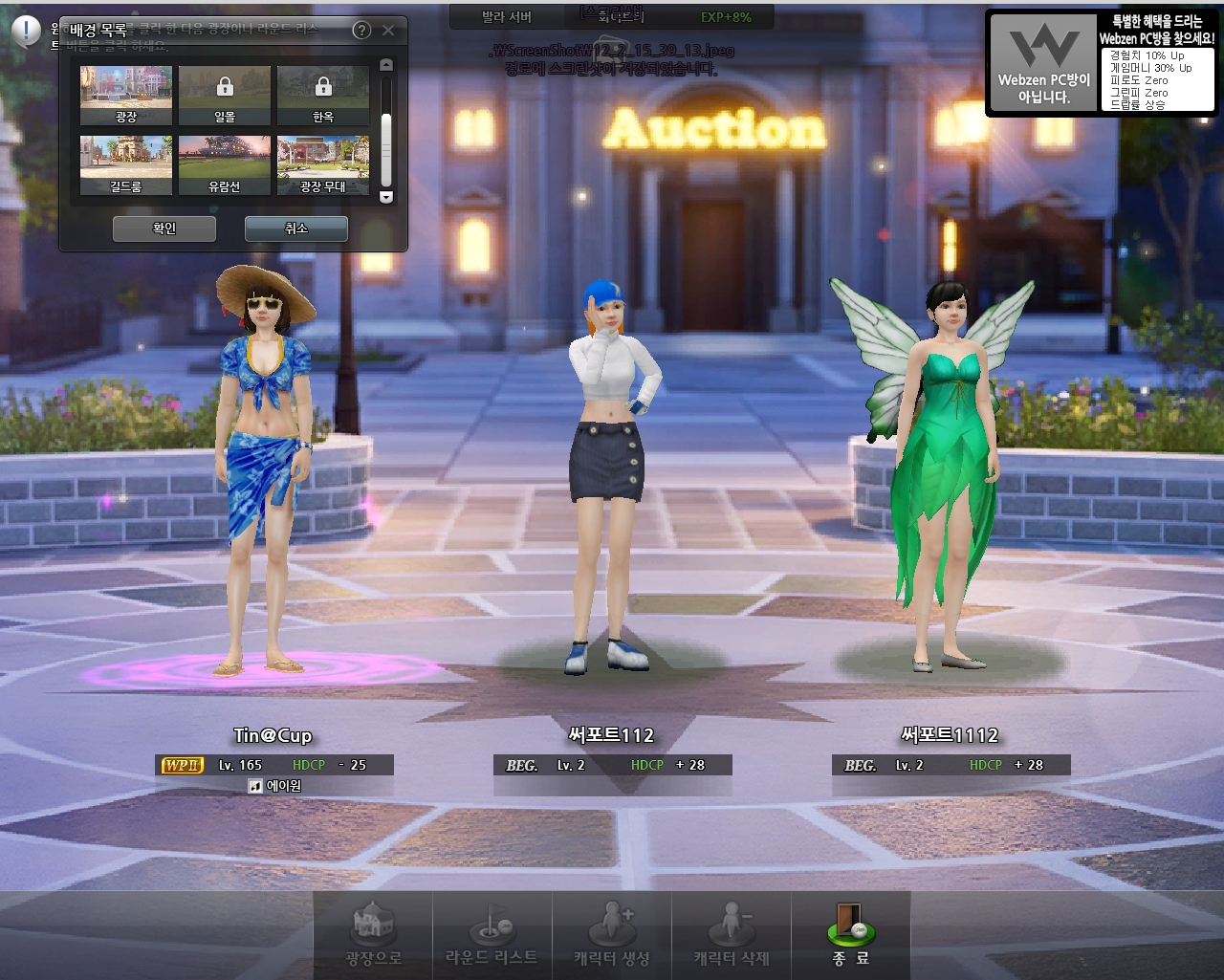Open the question mark help button
Screen dimensions: 1224x980
click(x=361, y=31)
